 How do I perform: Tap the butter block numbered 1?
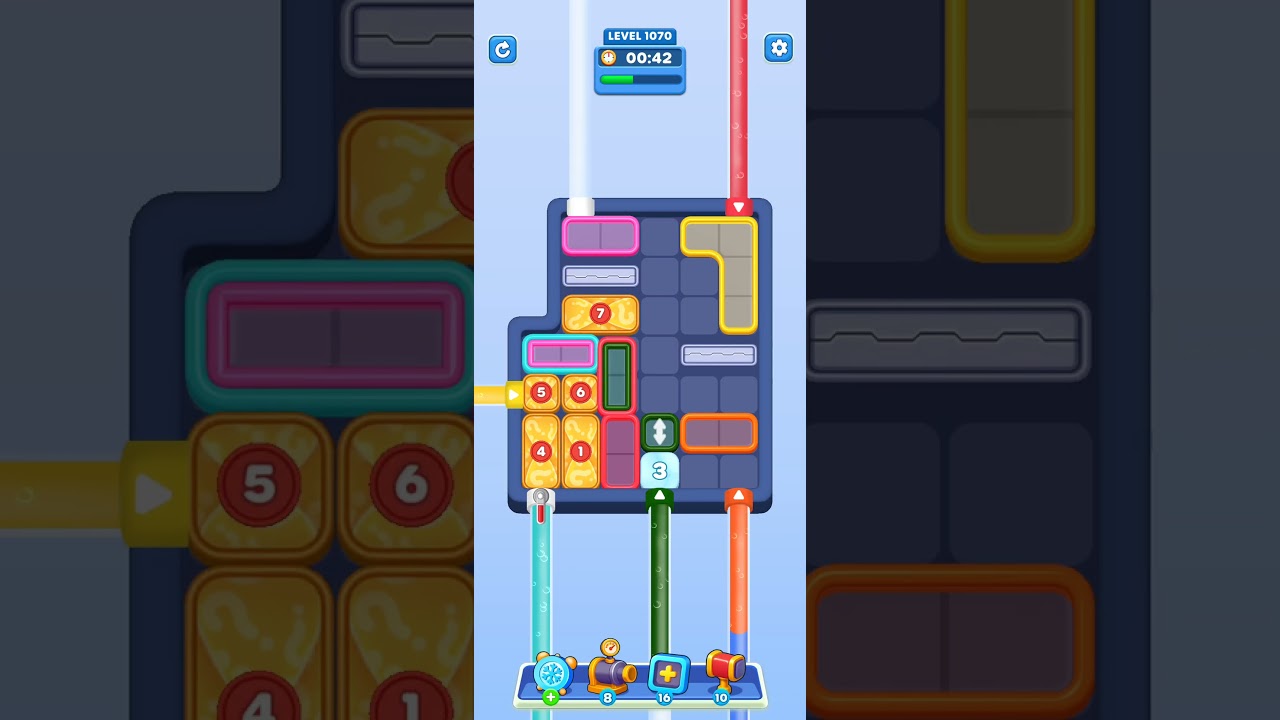pyautogui.click(x=580, y=452)
